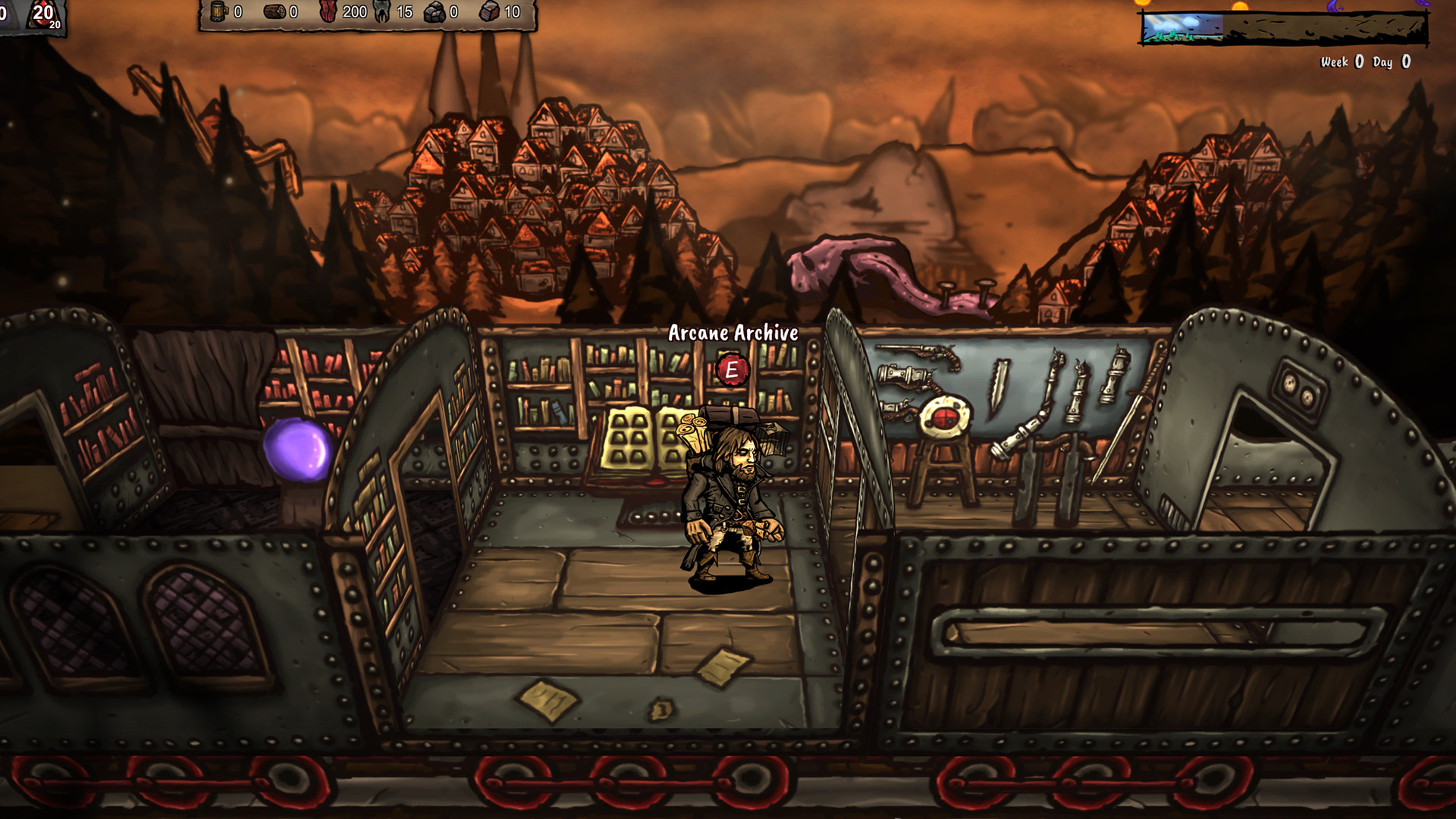Click the red meat resource icon
Image resolution: width=1456 pixels, height=819 pixels.
pos(328,12)
